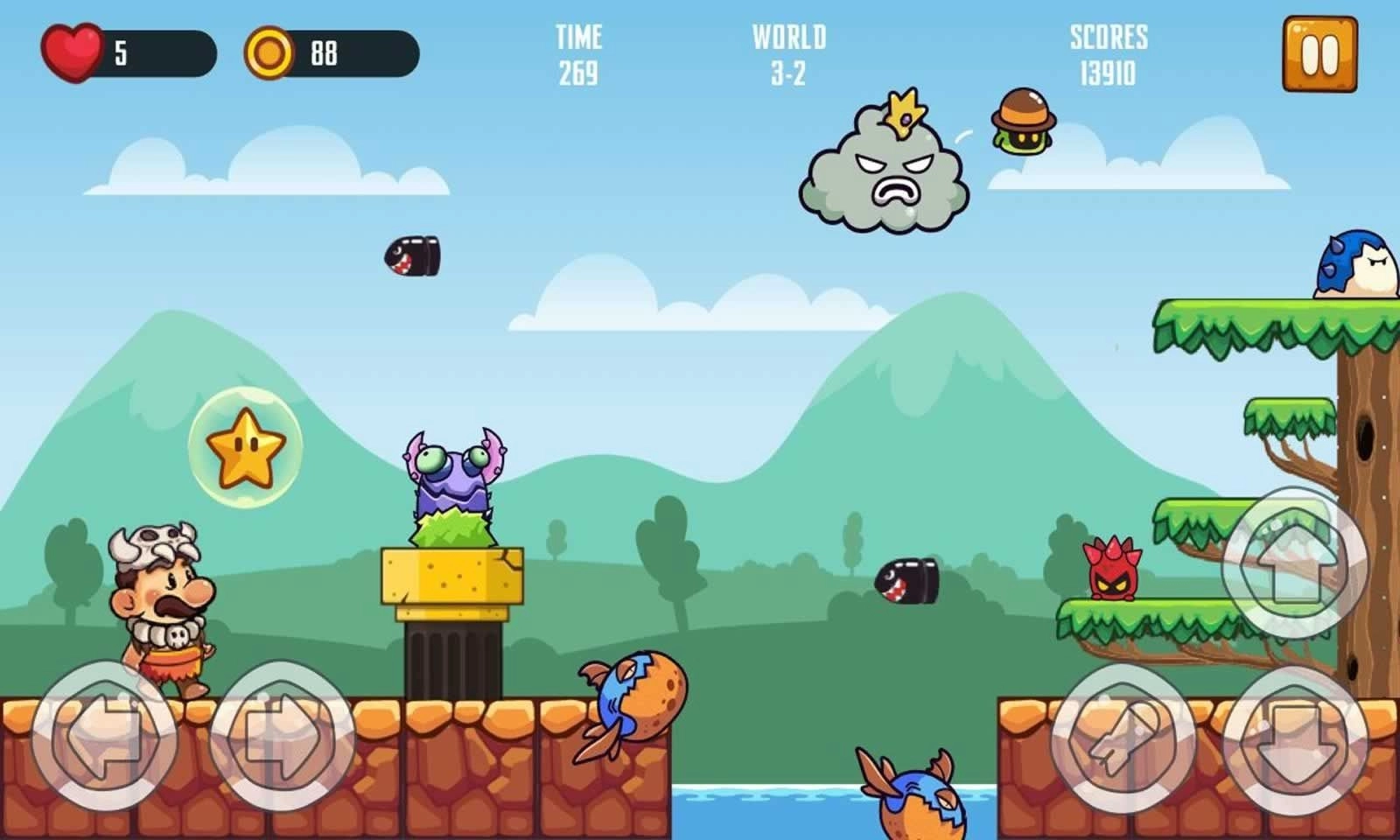
Task: Collect the star in the bubble
Action: click(x=243, y=448)
